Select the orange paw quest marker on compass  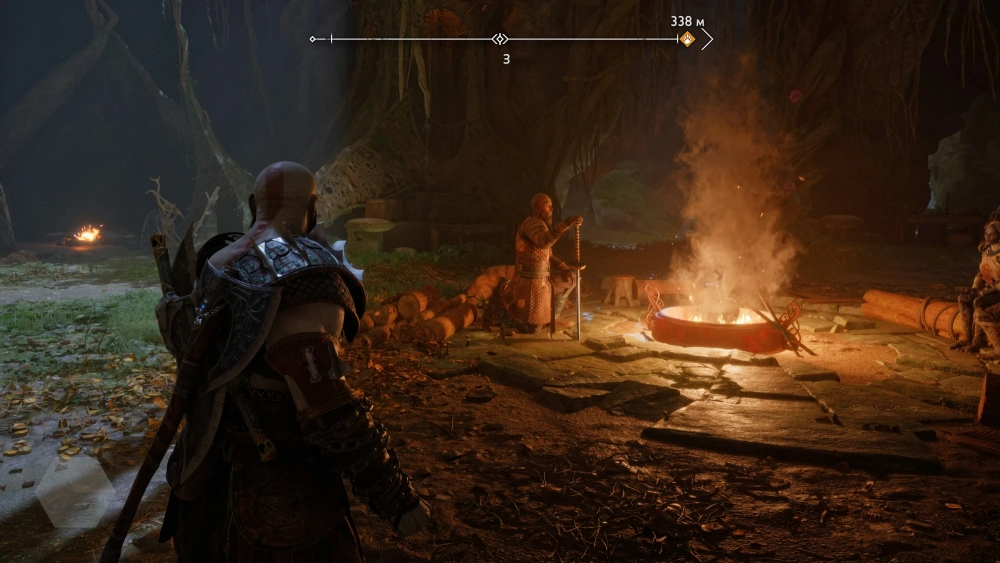click(687, 39)
